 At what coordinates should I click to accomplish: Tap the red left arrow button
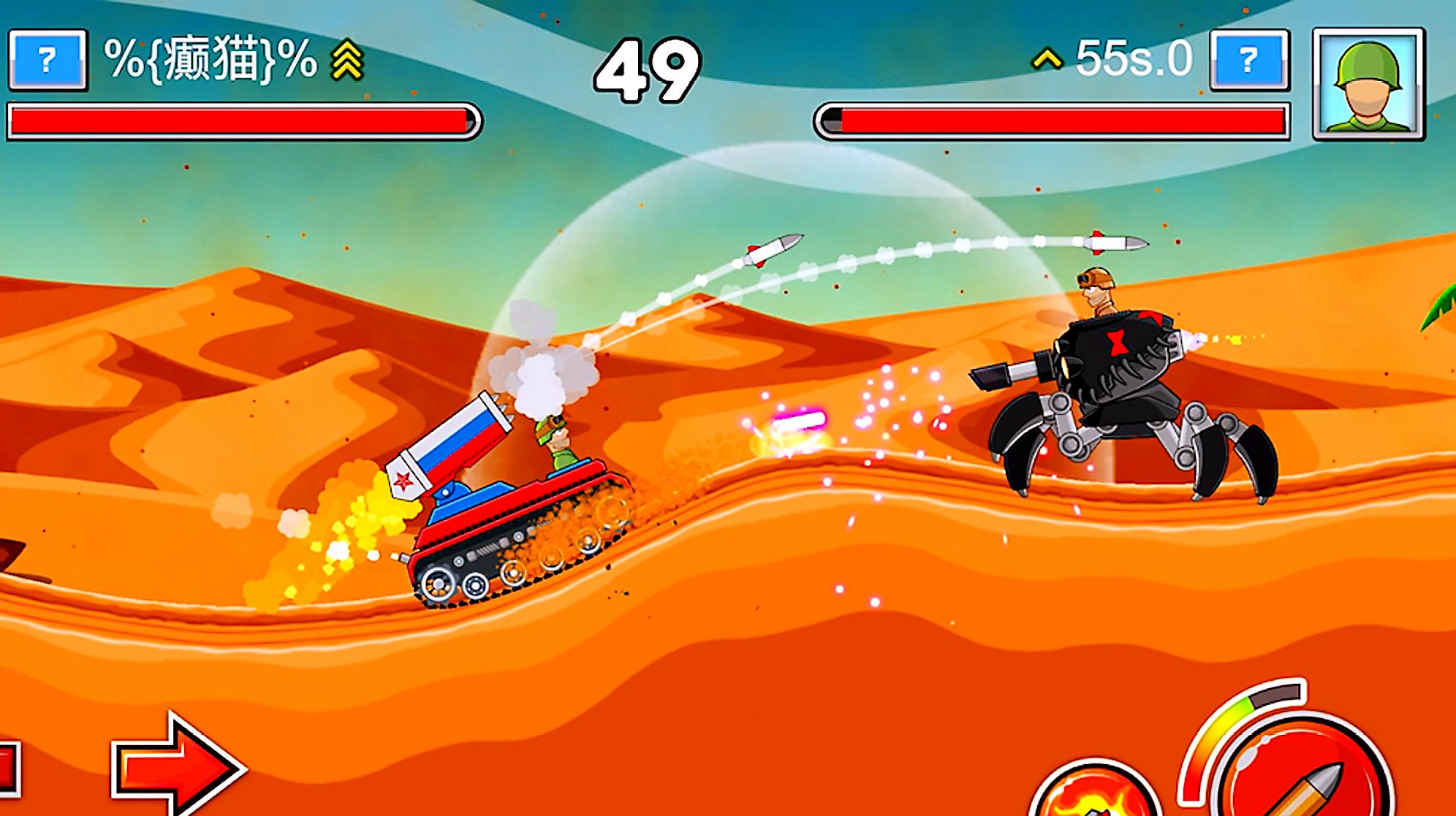click(7, 769)
